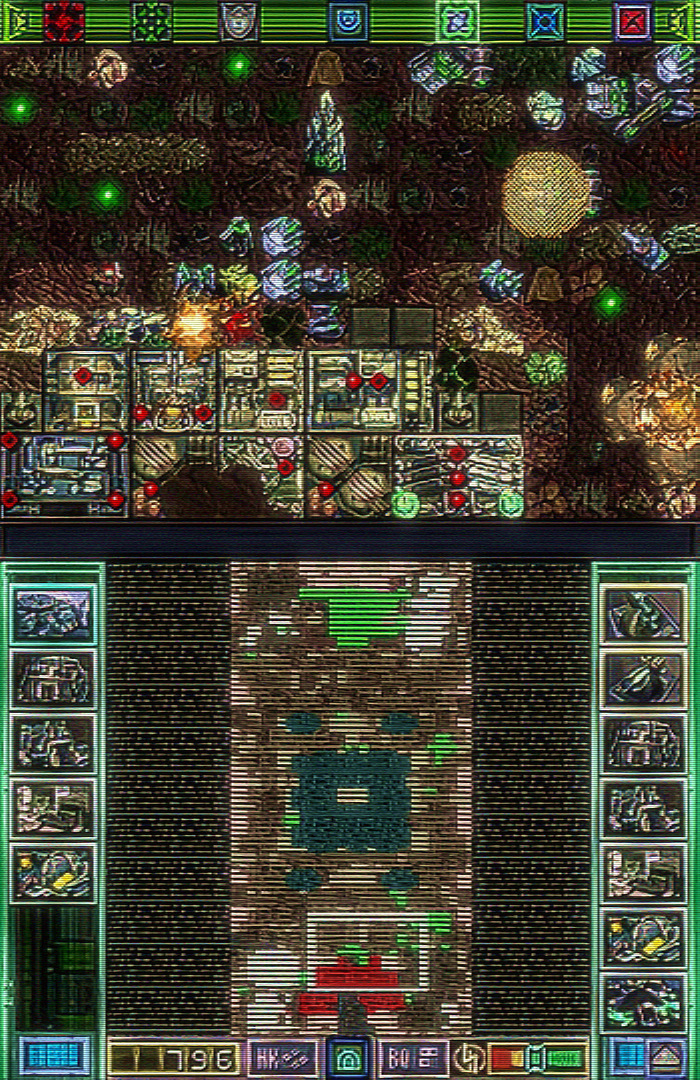Click the up-arrow eject button at bottom-right
The image size is (700, 1080).
(666, 1057)
